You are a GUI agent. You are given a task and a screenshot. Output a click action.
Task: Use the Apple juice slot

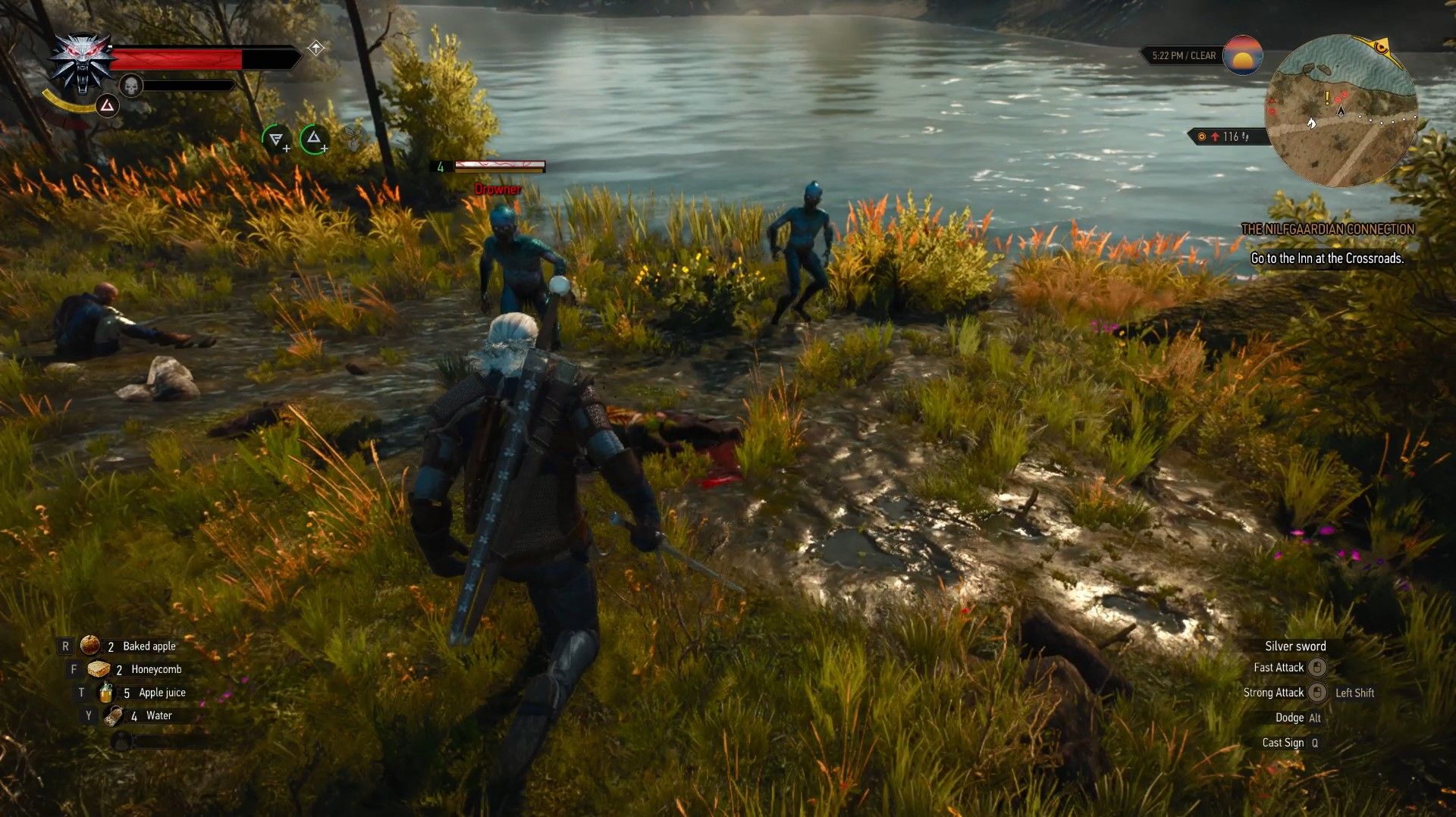click(x=106, y=693)
